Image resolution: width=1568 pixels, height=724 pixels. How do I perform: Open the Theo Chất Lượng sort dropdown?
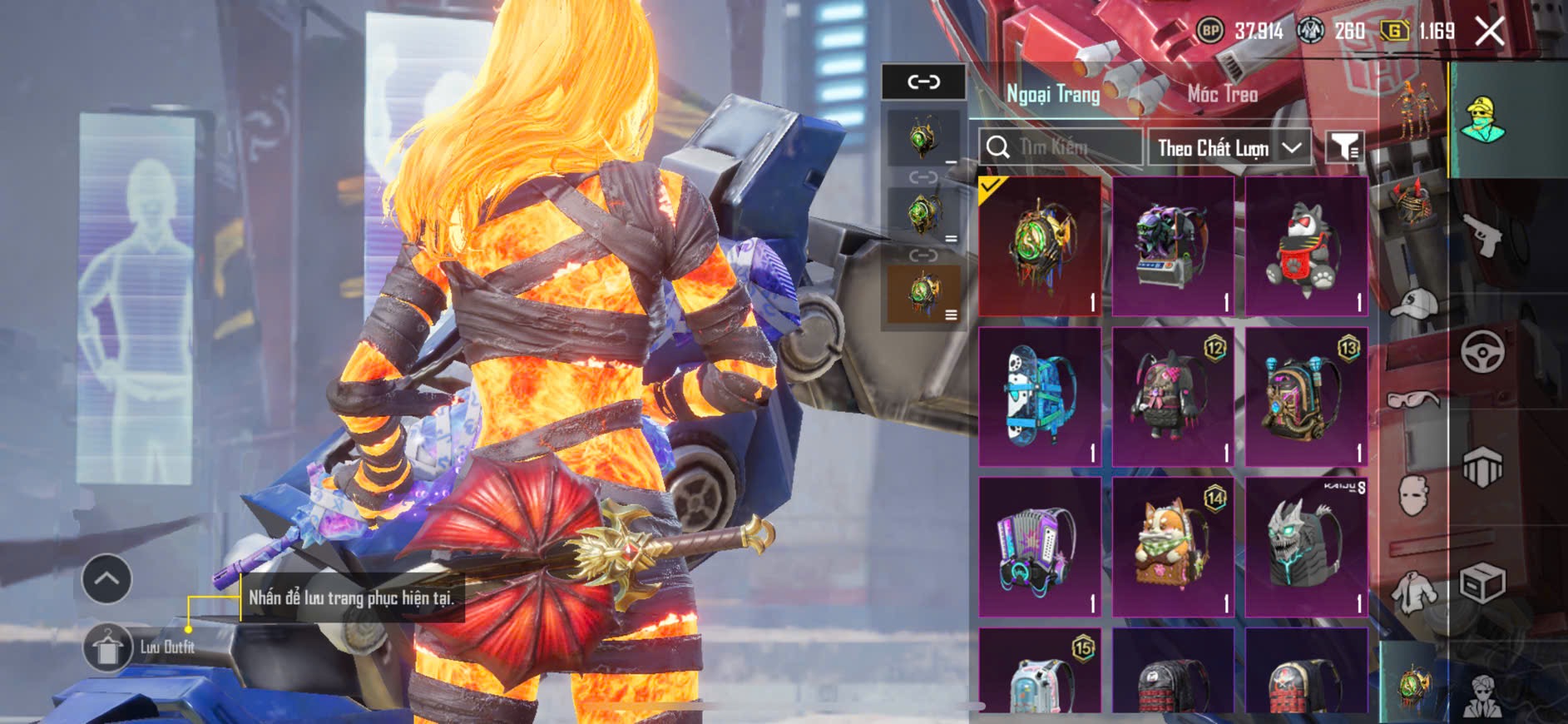coord(1229,148)
